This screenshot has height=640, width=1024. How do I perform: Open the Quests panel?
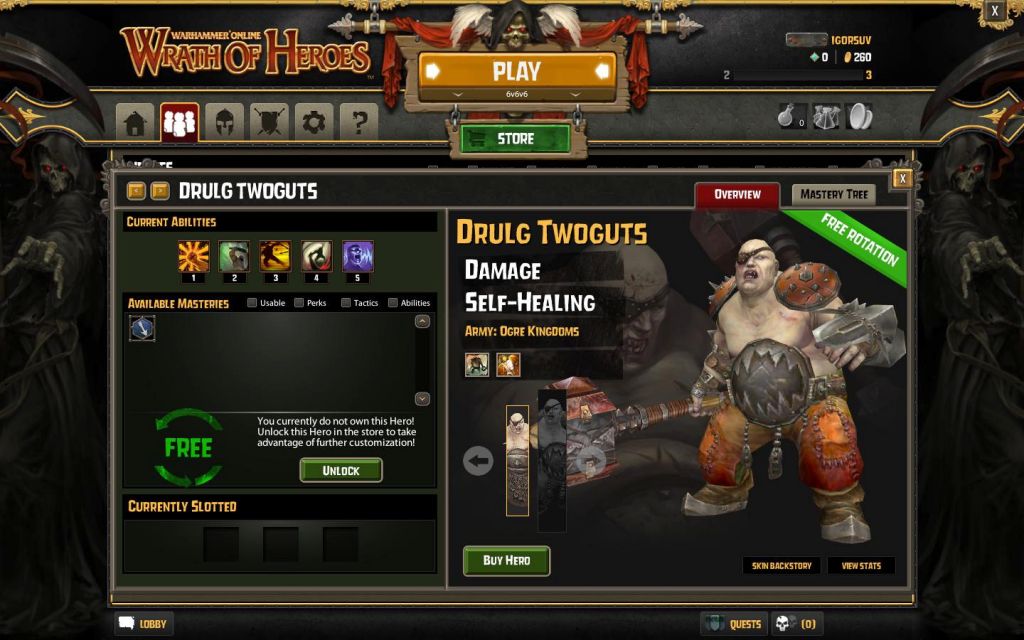coord(734,624)
